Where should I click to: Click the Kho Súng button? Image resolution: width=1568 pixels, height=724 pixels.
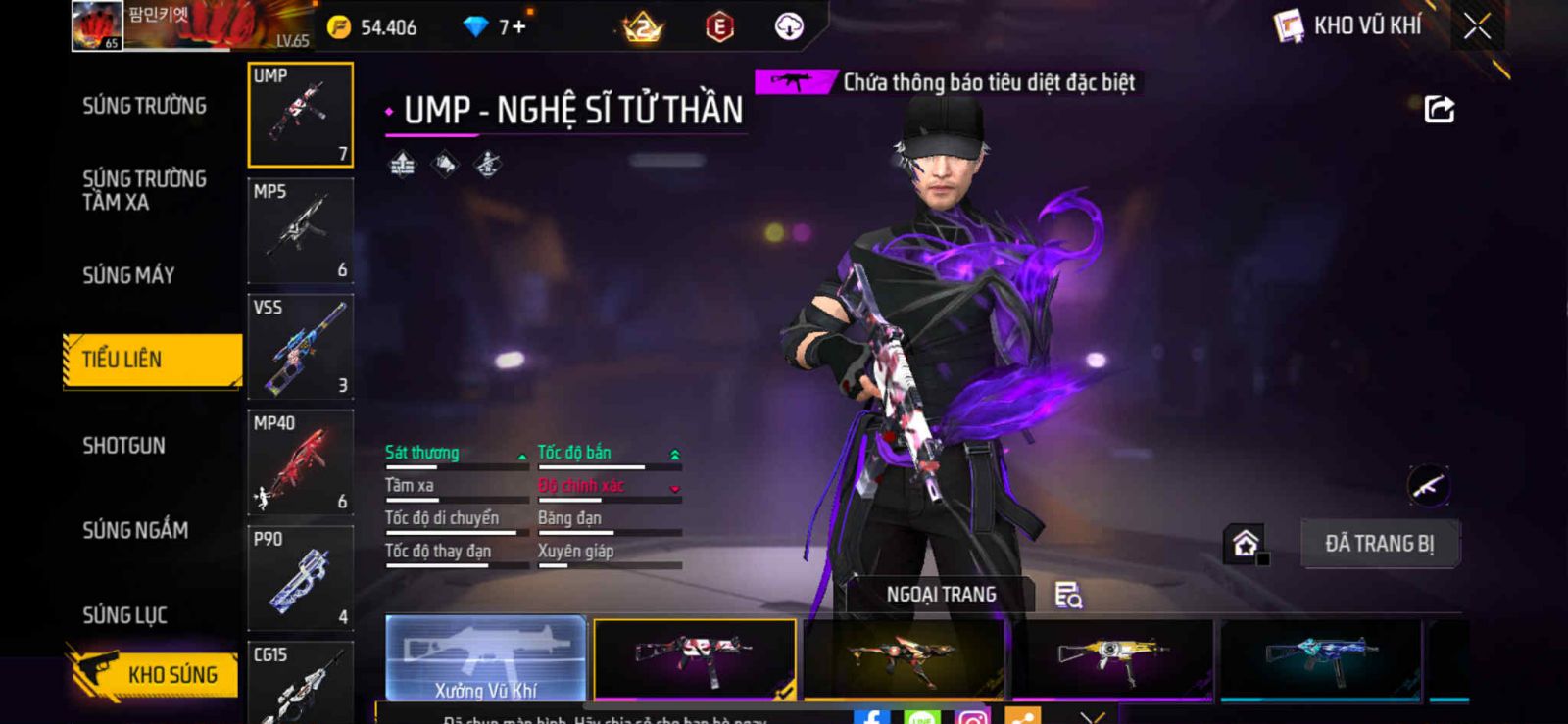click(155, 674)
